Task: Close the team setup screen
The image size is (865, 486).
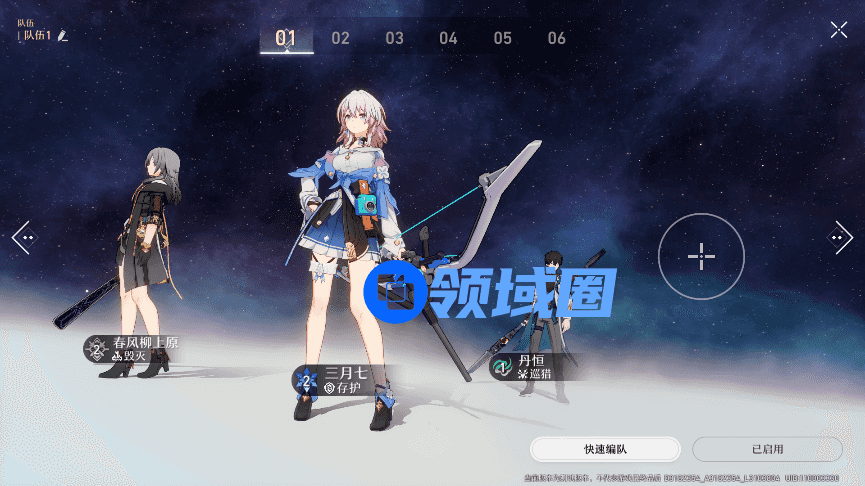Action: point(838,30)
